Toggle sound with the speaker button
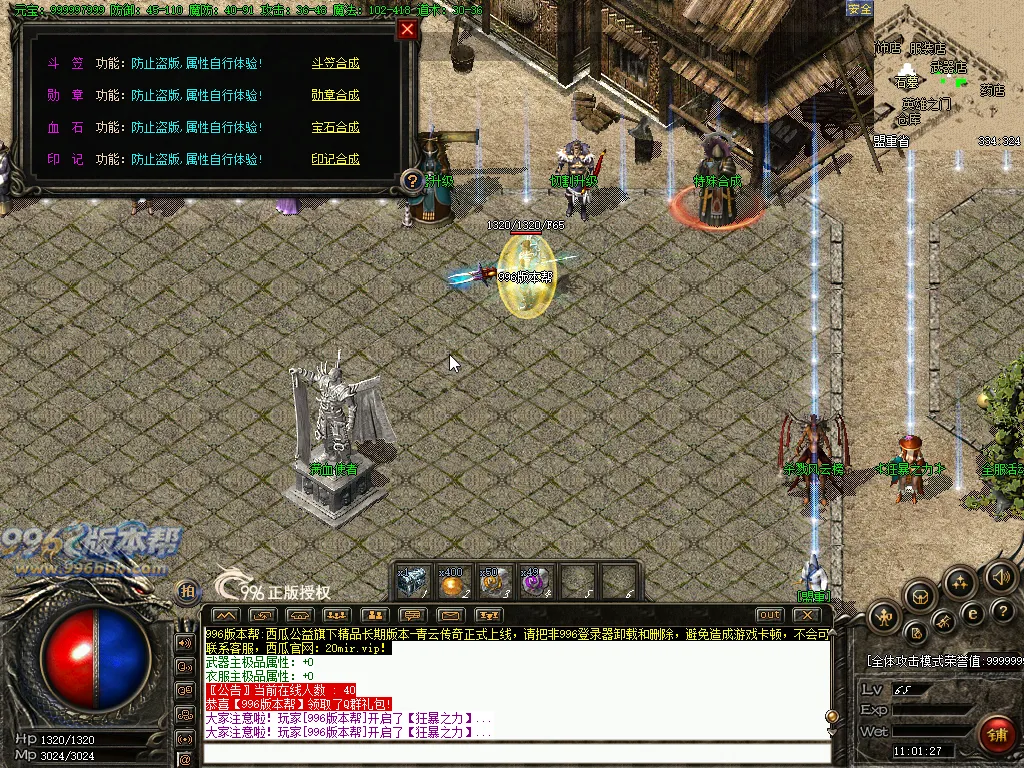The height and width of the screenshot is (768, 1024). tap(1000, 576)
